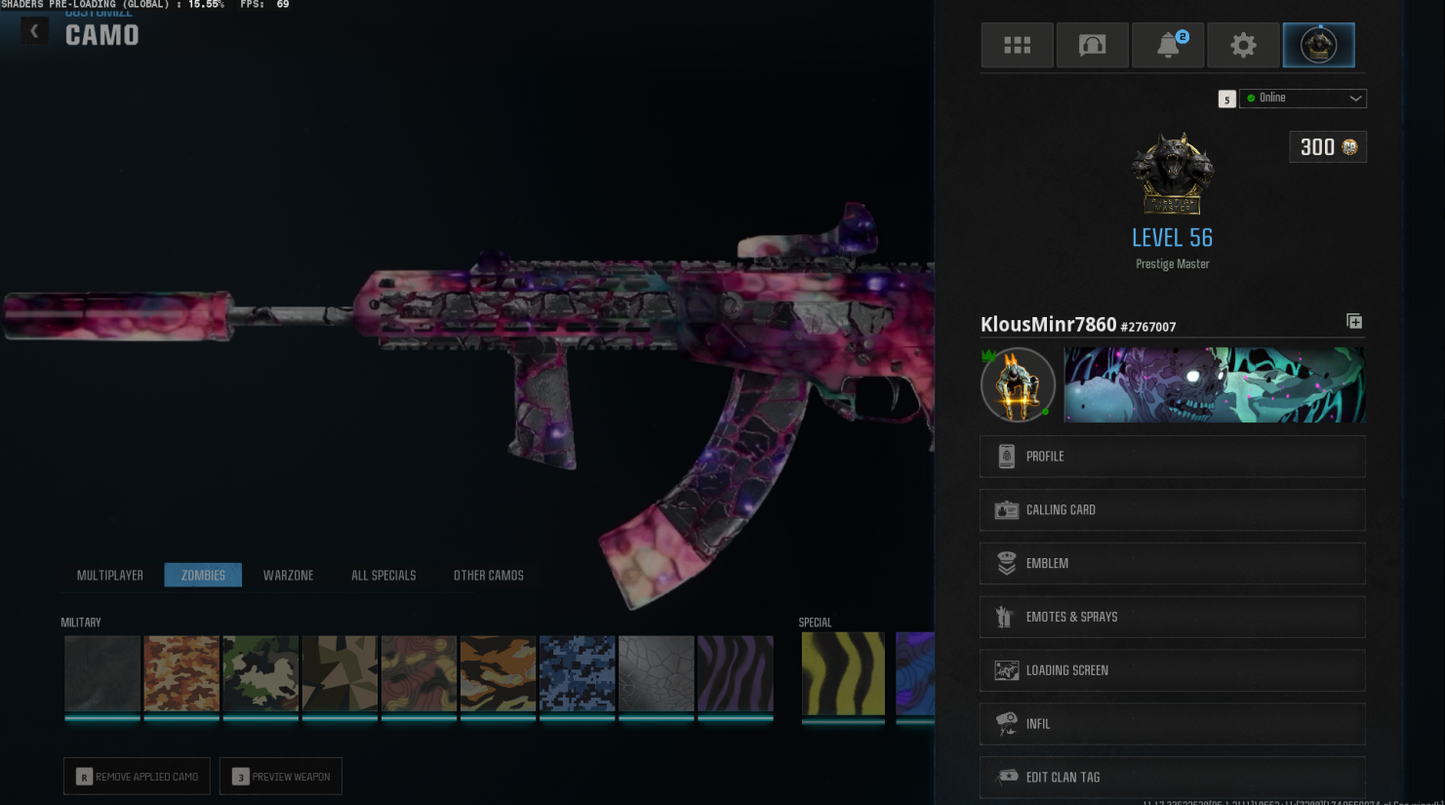
Task: Open Emblem customization
Action: pyautogui.click(x=1171, y=563)
